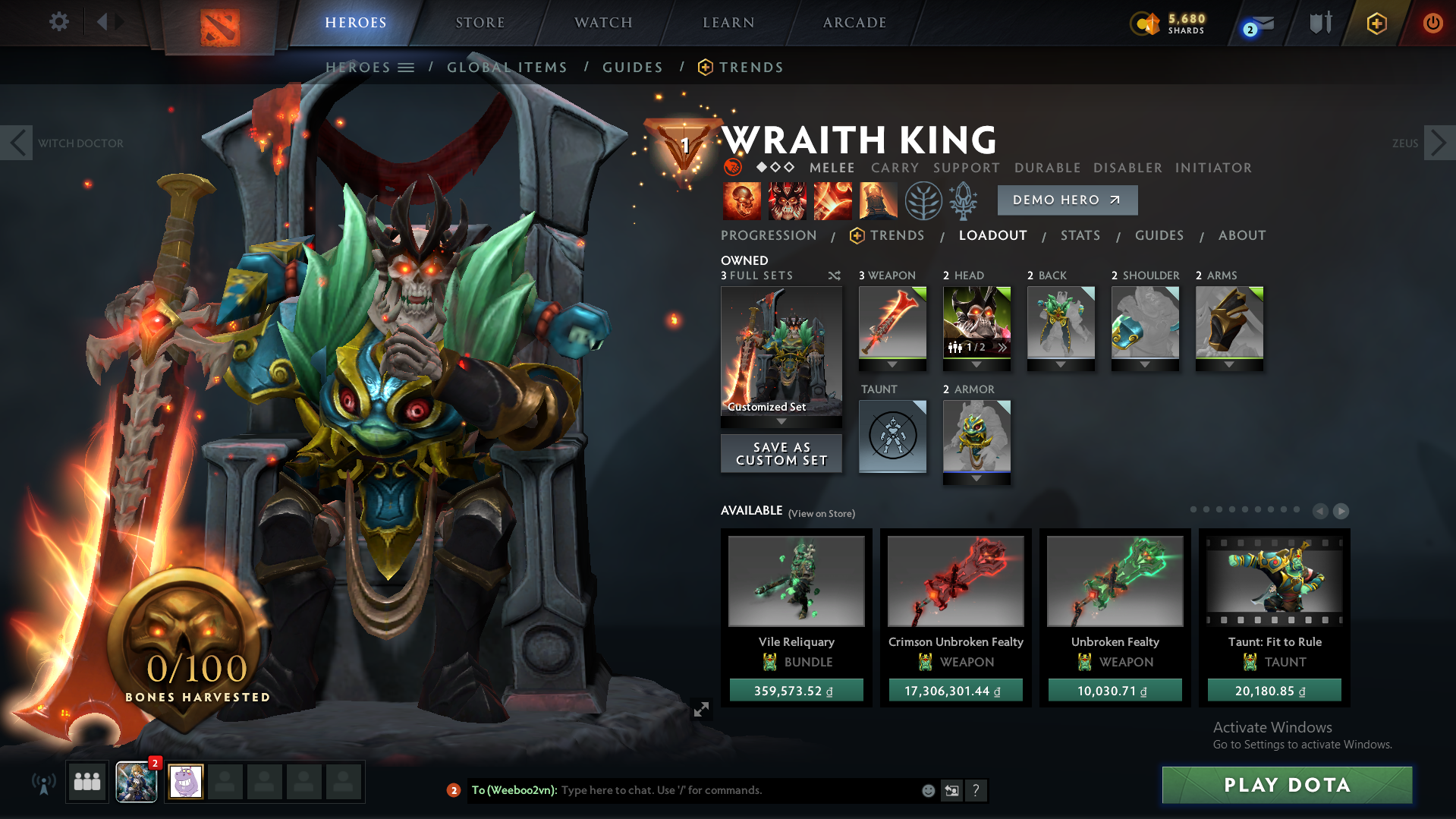The height and width of the screenshot is (819, 1456).
Task: Open the hamburger menu beside HEROES breadcrumb
Action: [x=407, y=67]
